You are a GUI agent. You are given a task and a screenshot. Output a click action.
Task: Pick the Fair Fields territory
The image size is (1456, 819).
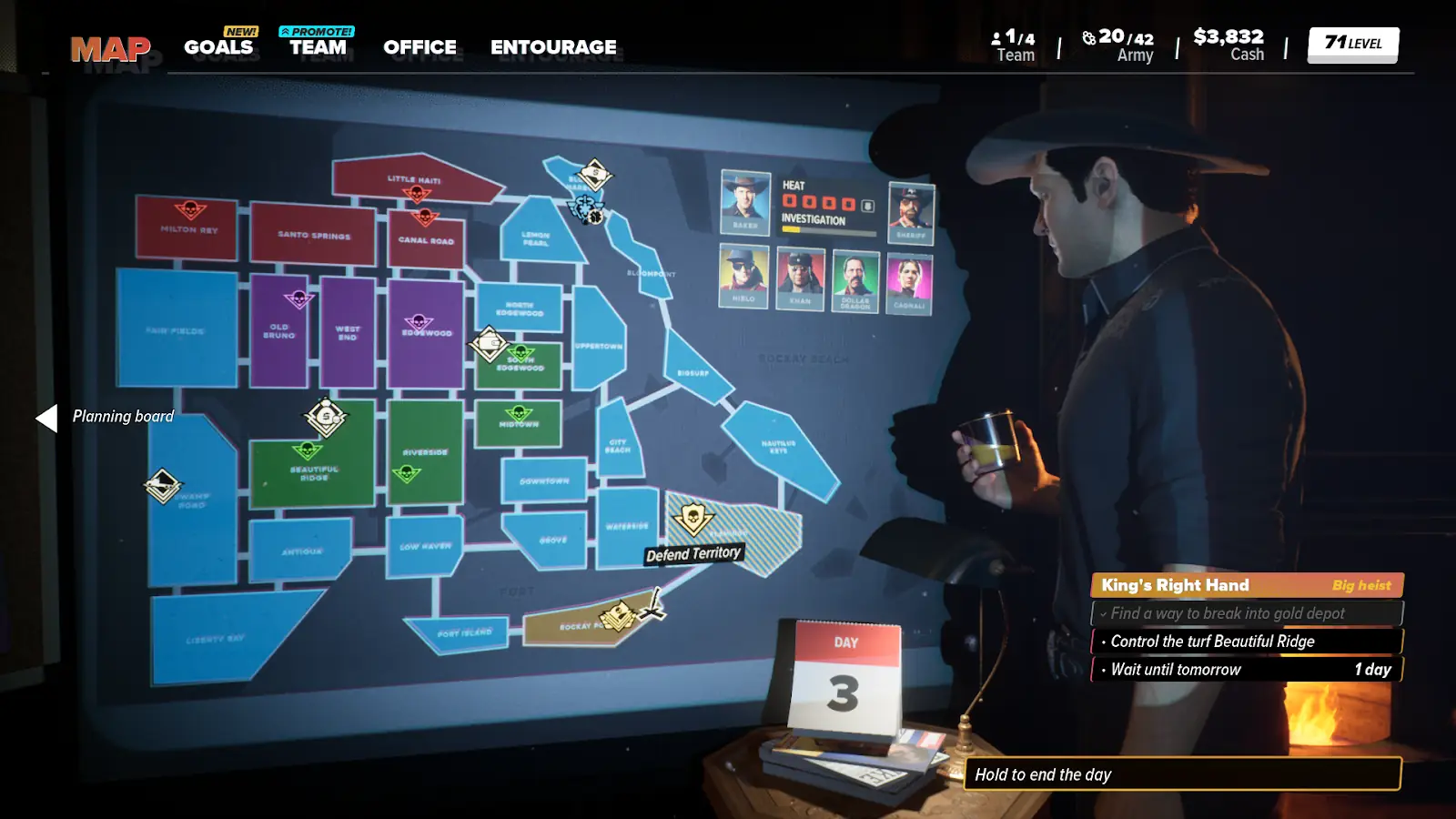pyautogui.click(x=176, y=329)
